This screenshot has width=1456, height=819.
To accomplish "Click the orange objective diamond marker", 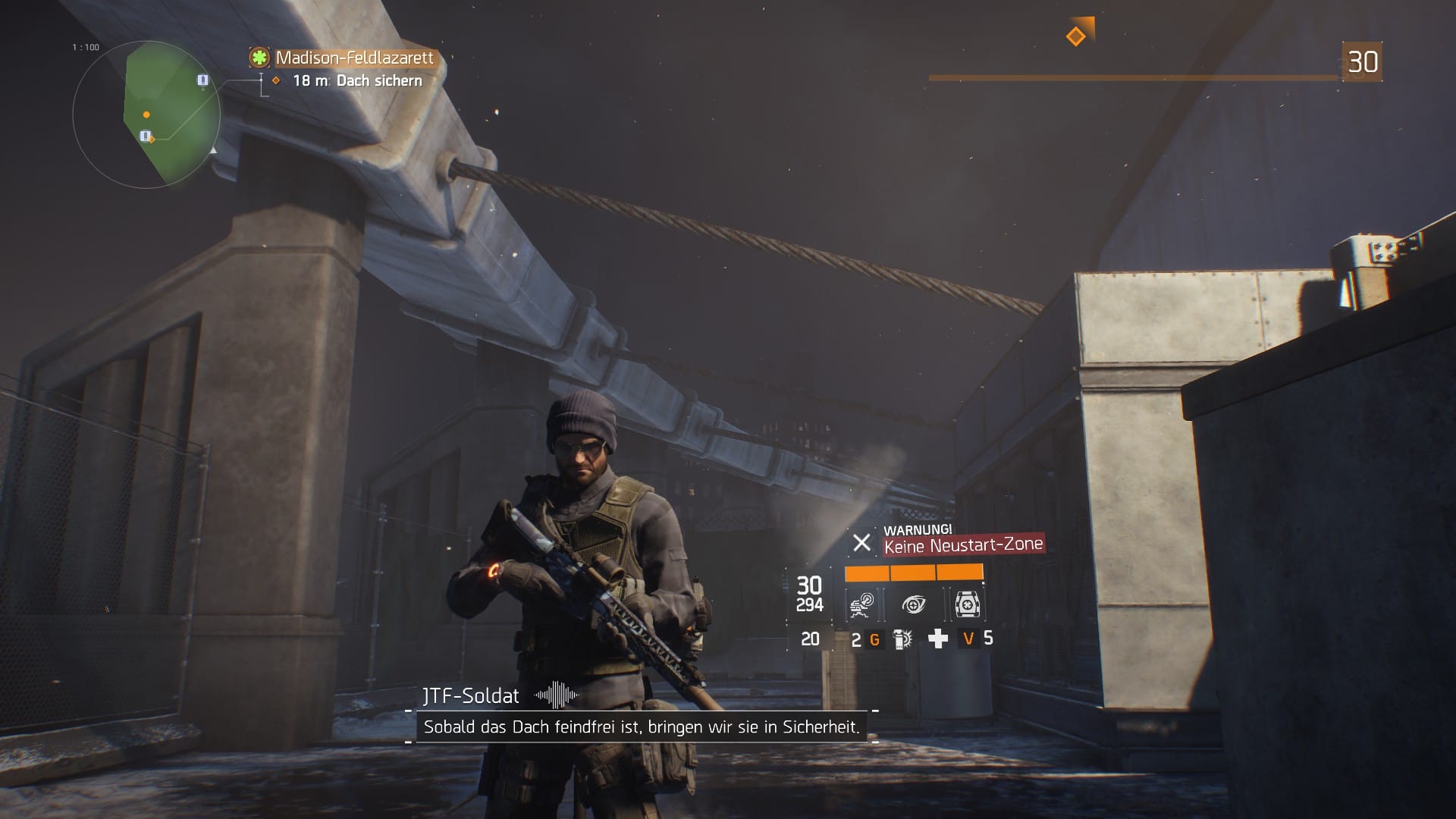I will [x=1075, y=36].
